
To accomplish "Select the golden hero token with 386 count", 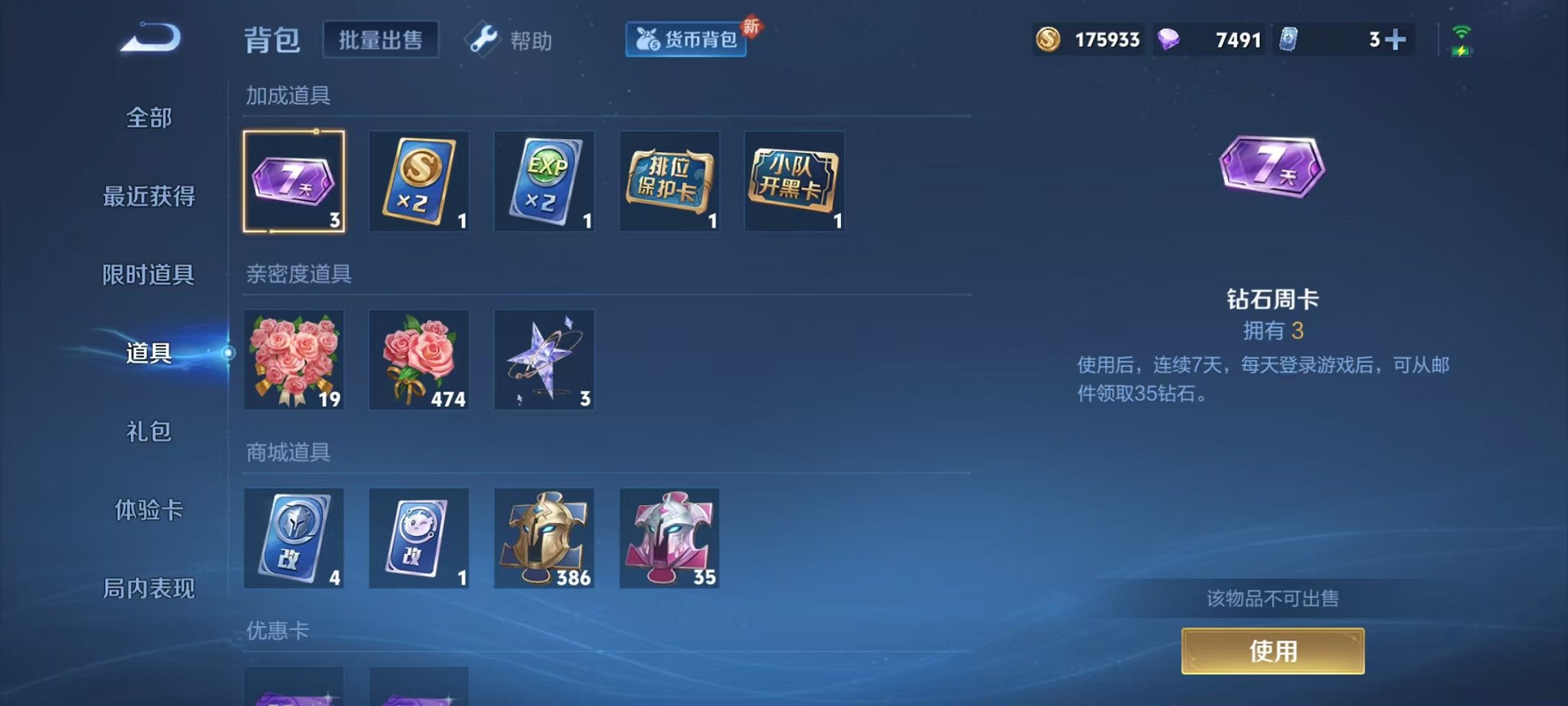I will [x=544, y=538].
